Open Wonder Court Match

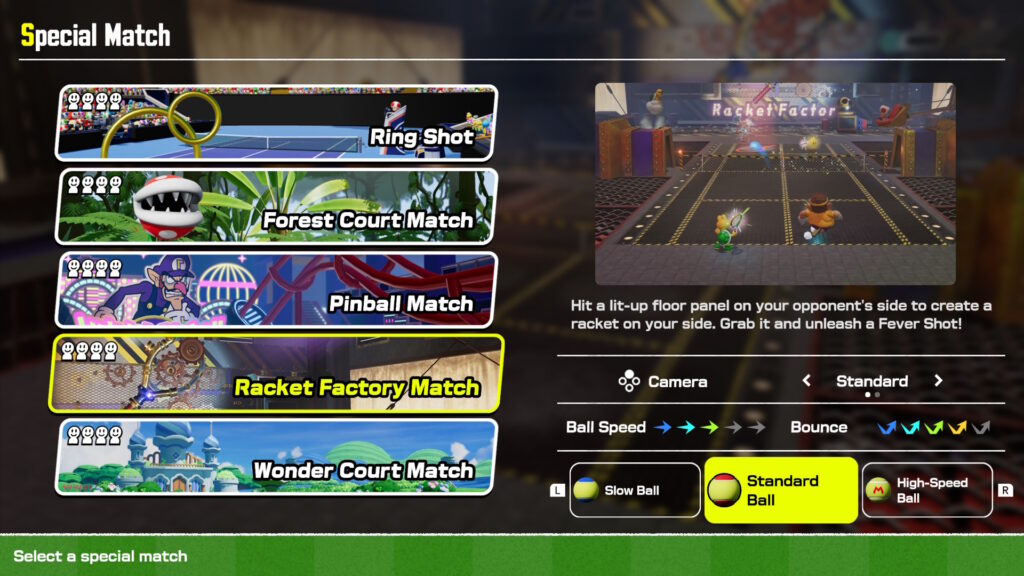pyautogui.click(x=277, y=456)
